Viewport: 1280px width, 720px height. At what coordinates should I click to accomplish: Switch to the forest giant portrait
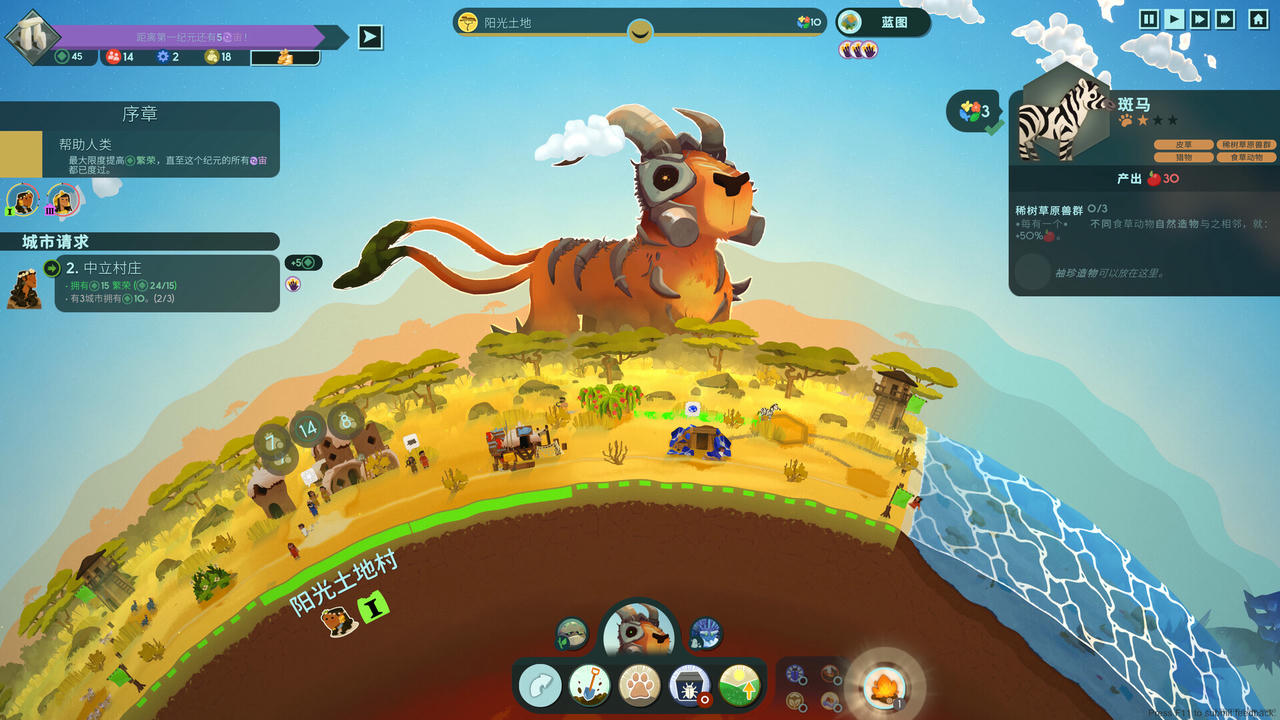coord(572,633)
